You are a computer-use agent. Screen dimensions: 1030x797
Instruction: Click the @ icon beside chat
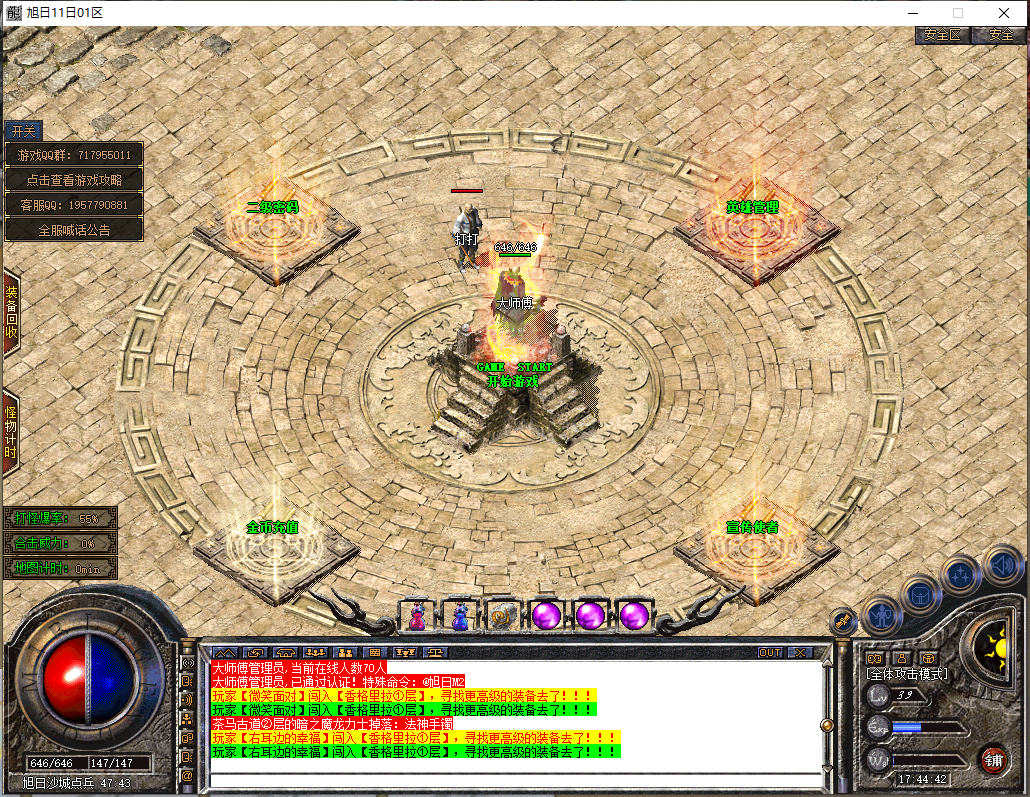coord(187,775)
